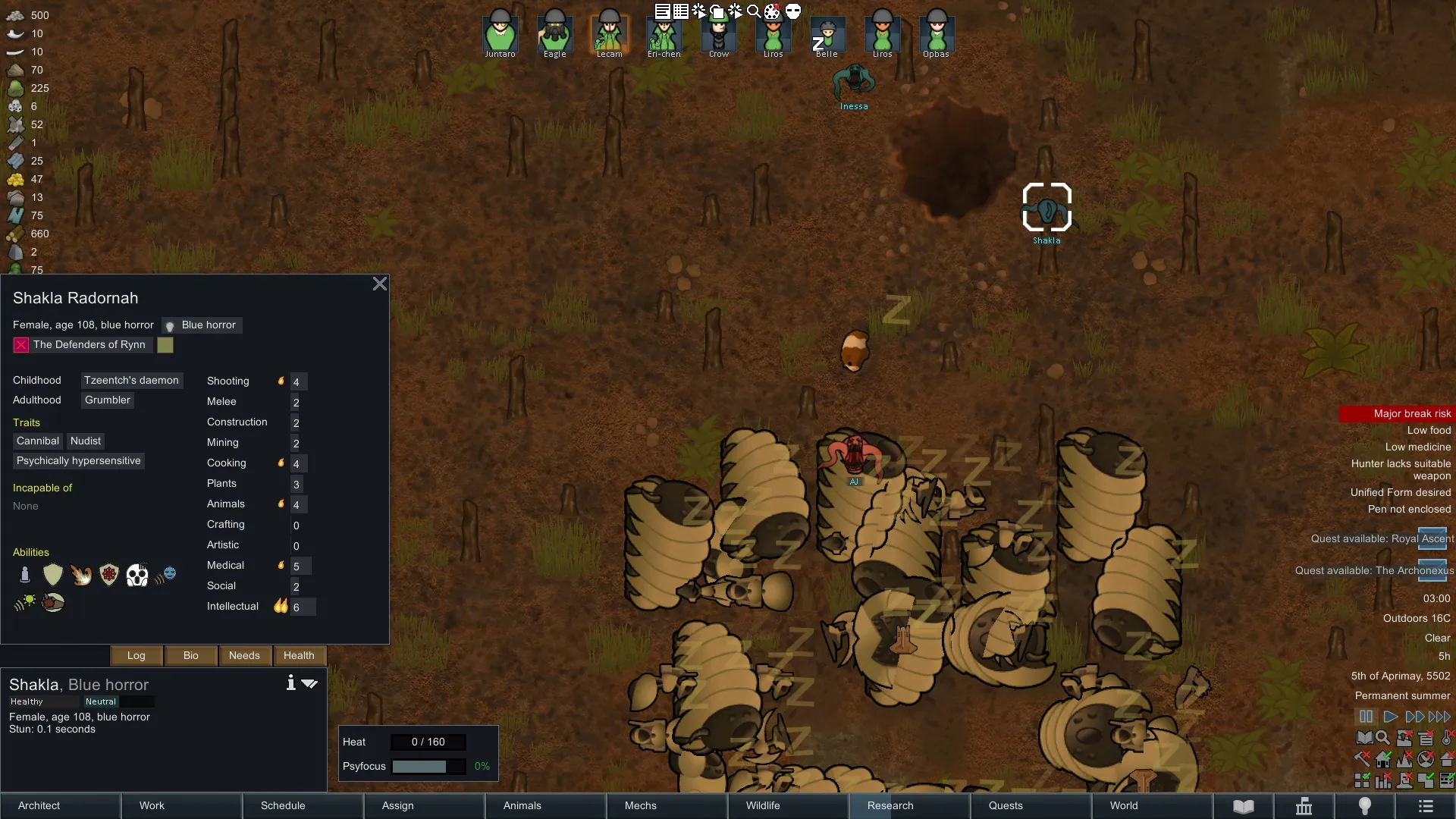Open the Architect menu
1456x819 pixels.
click(61, 805)
